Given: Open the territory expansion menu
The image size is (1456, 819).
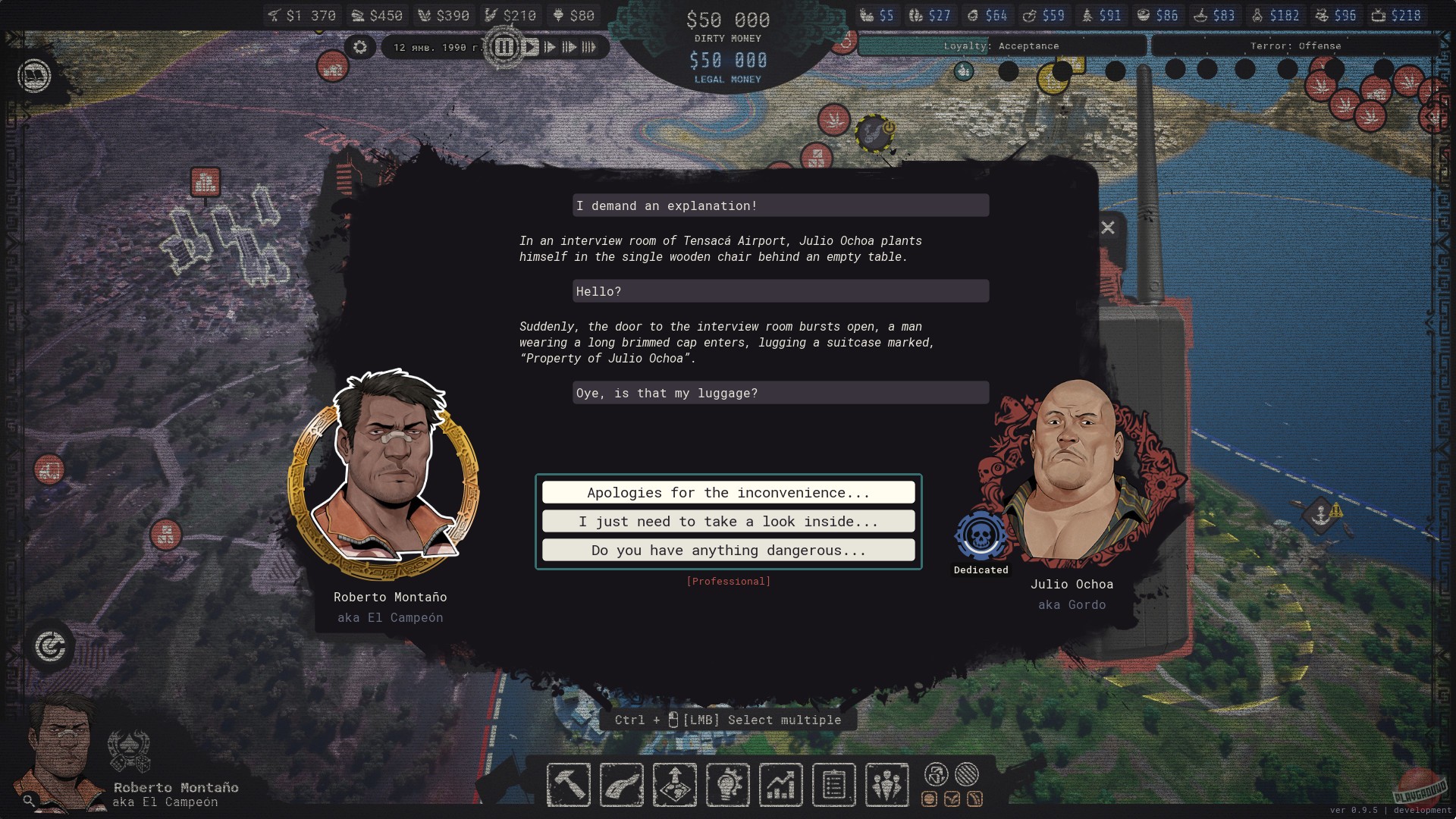Looking at the screenshot, I should tap(675, 785).
